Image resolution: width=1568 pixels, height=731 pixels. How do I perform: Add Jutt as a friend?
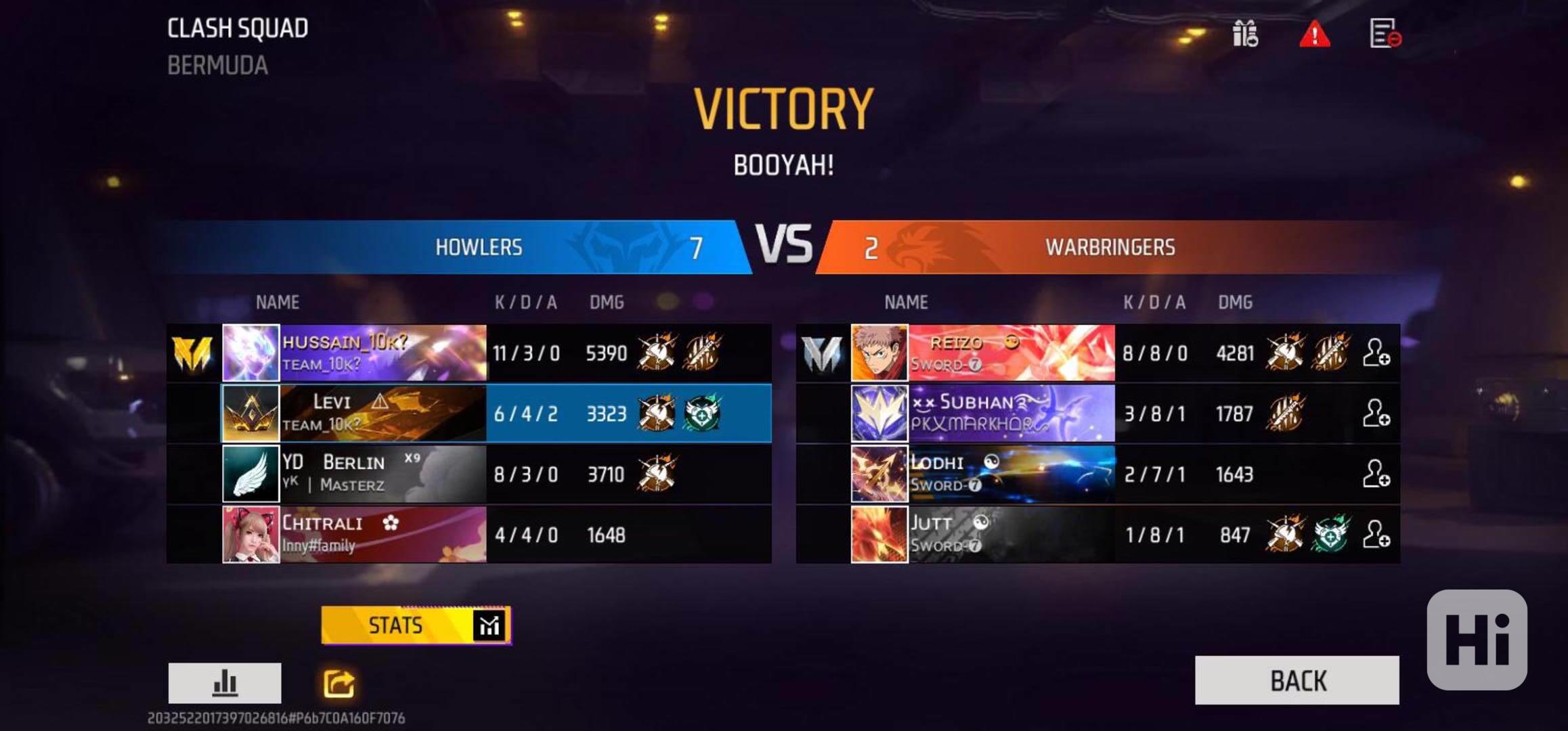point(1376,534)
